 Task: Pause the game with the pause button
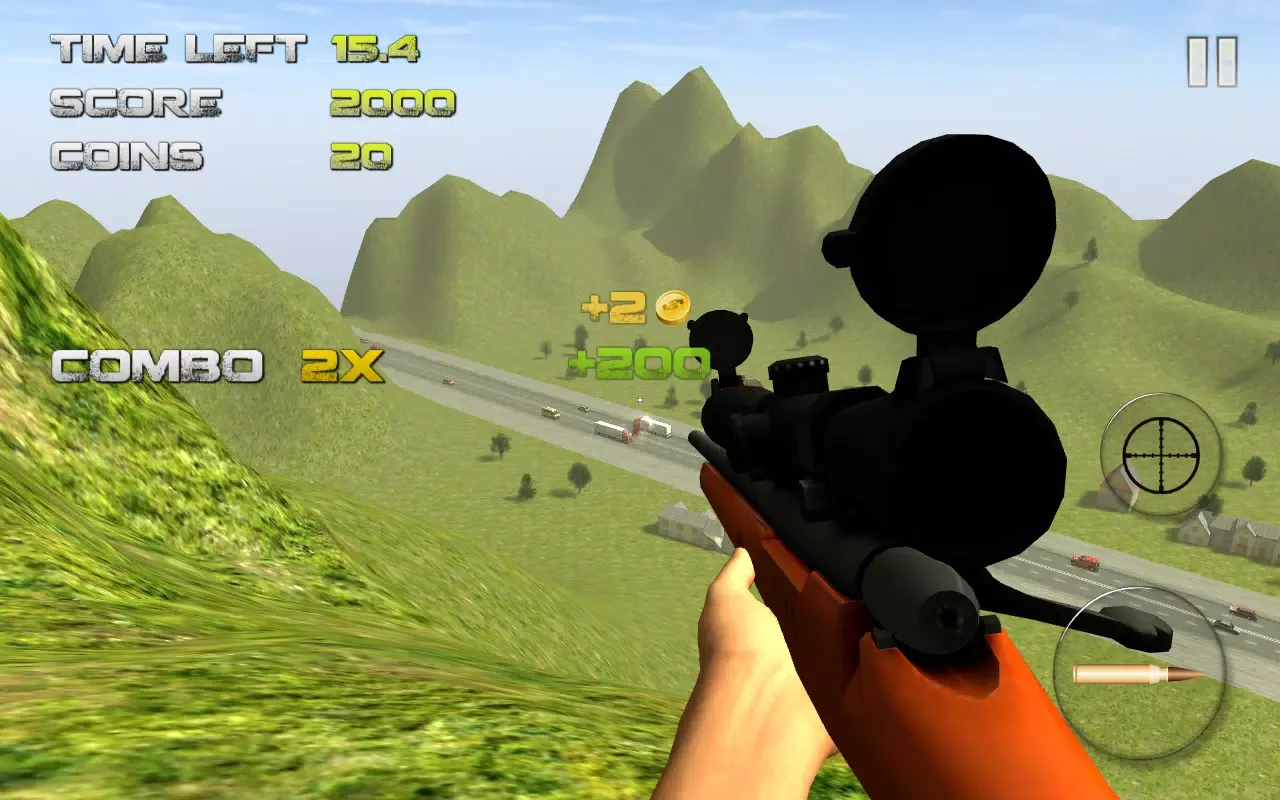click(x=1212, y=62)
